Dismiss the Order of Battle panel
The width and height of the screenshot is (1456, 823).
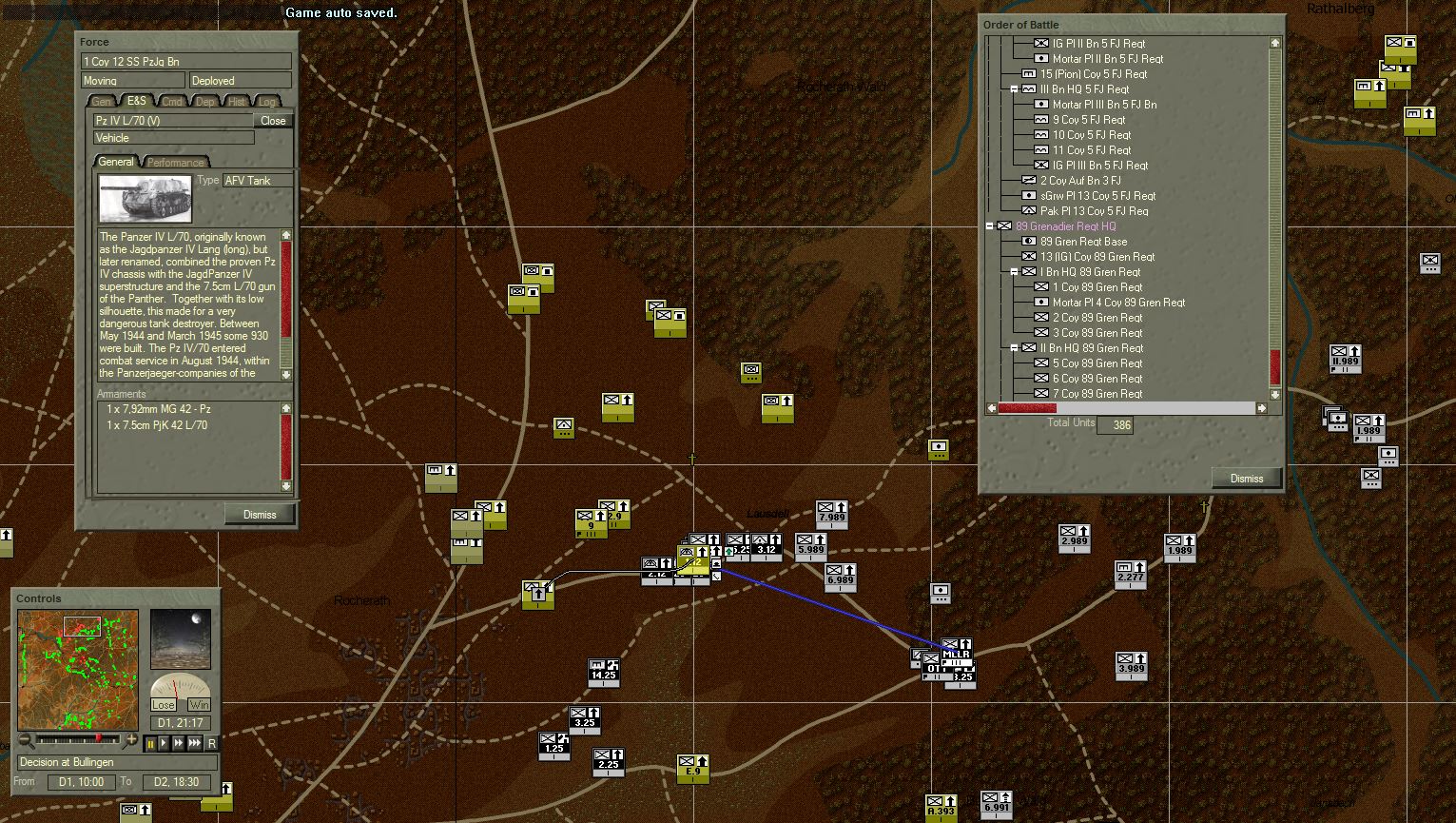(1247, 478)
